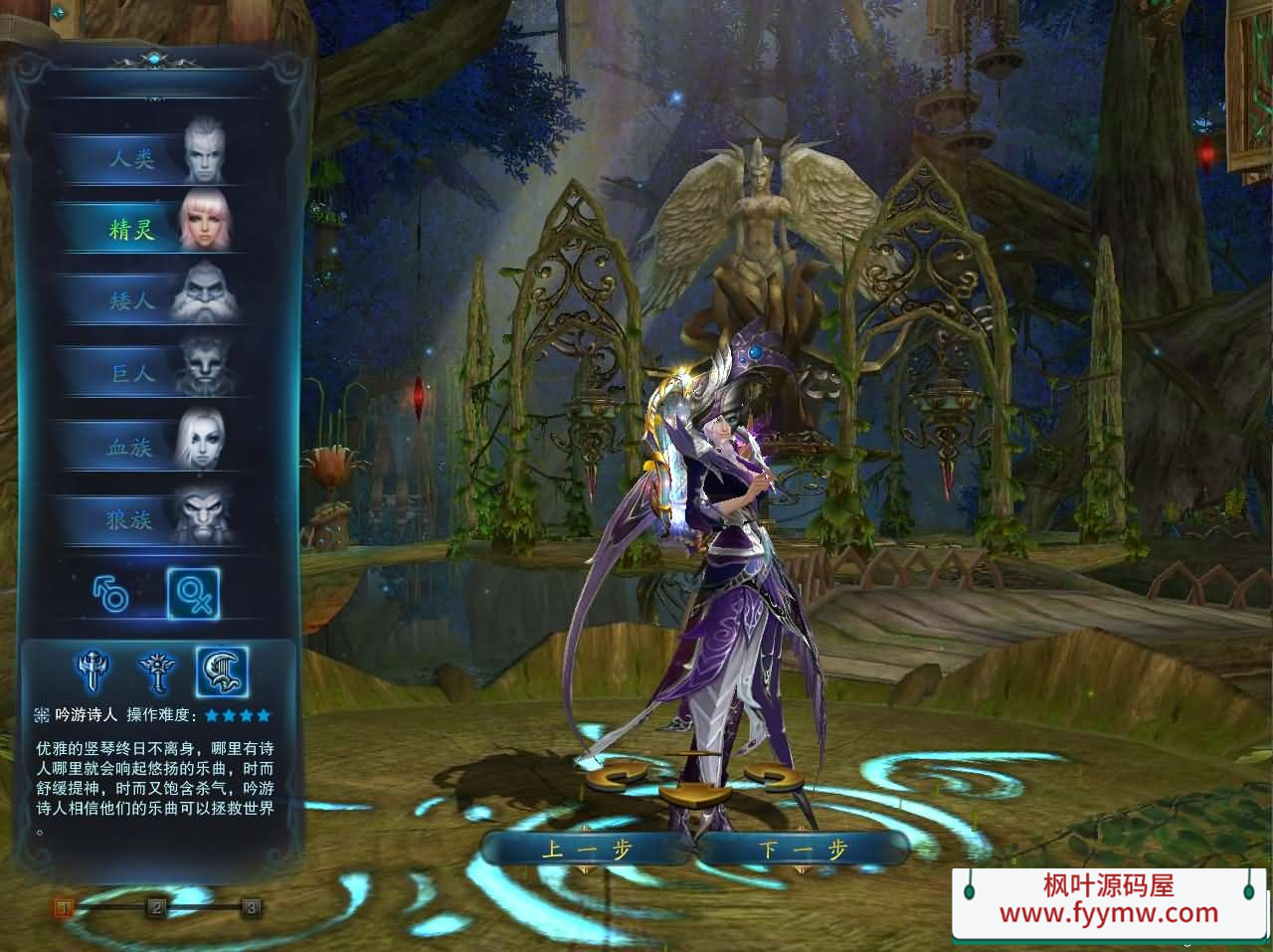Jump to step 2 indicator
Screen dimensions: 1273x952
tap(156, 907)
